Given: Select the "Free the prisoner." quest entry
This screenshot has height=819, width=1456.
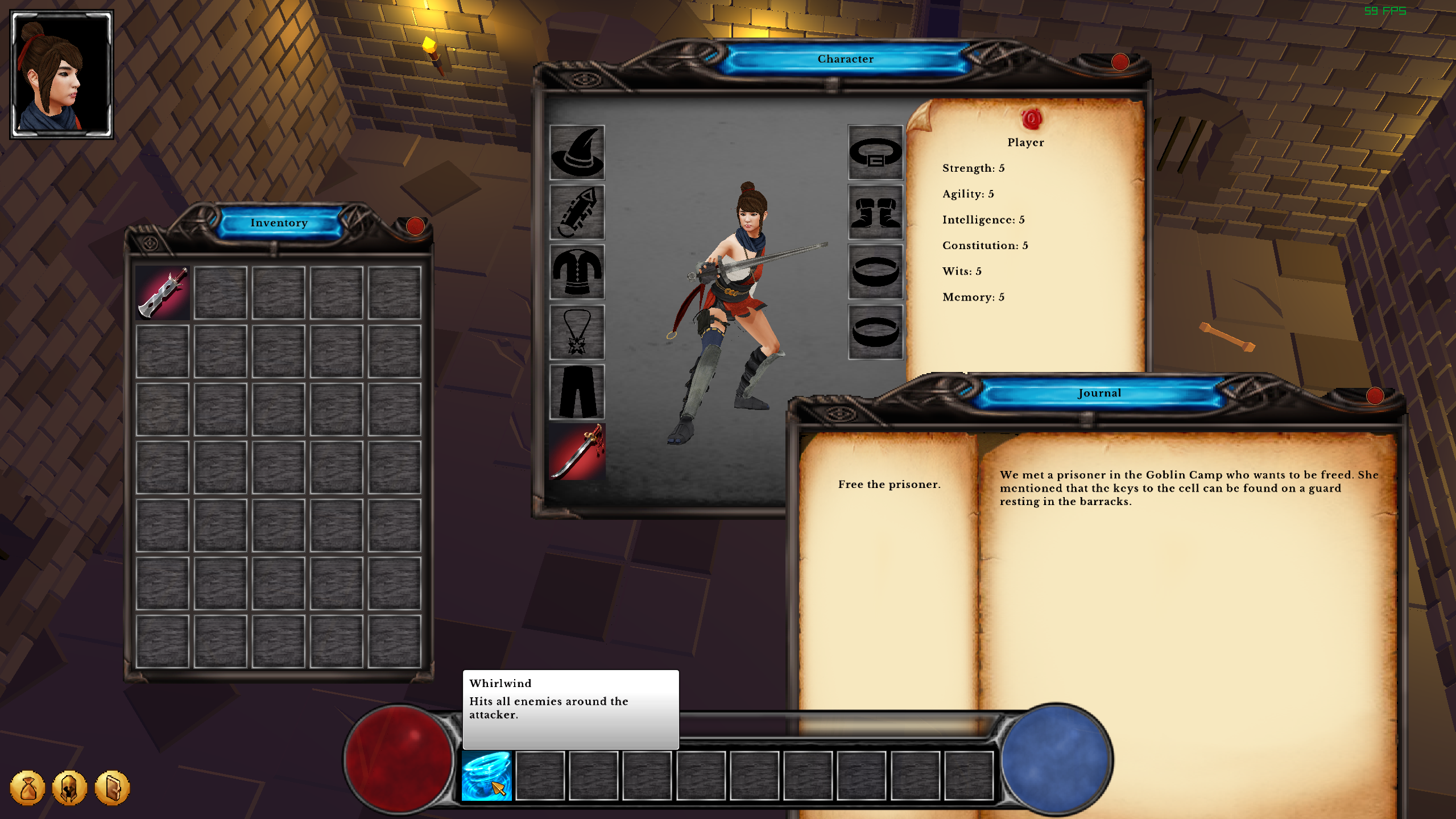Looking at the screenshot, I should [889, 485].
